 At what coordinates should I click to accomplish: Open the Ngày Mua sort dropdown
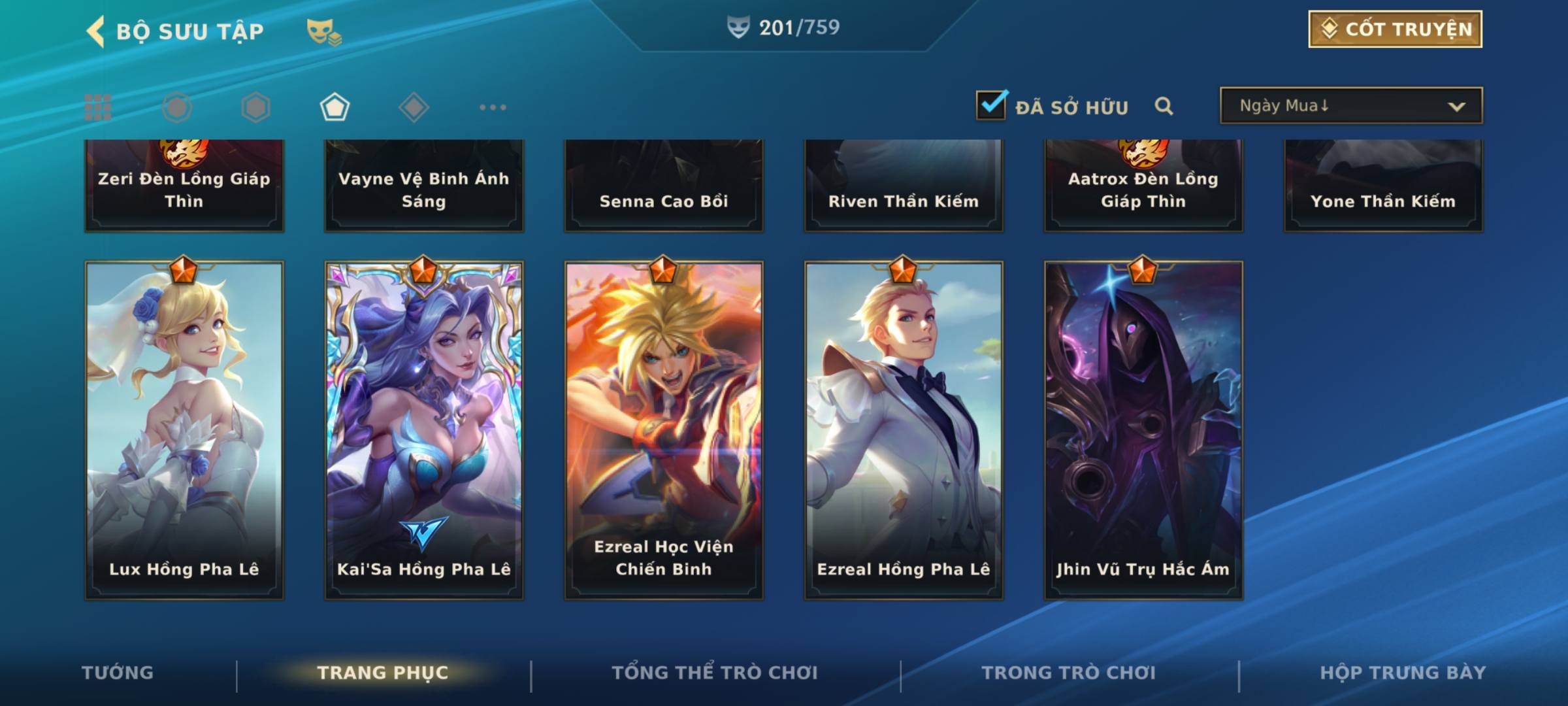click(1350, 106)
